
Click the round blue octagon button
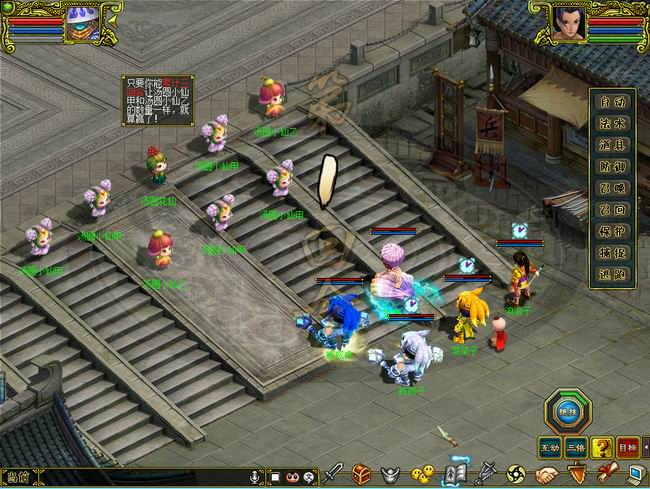[x=567, y=410]
